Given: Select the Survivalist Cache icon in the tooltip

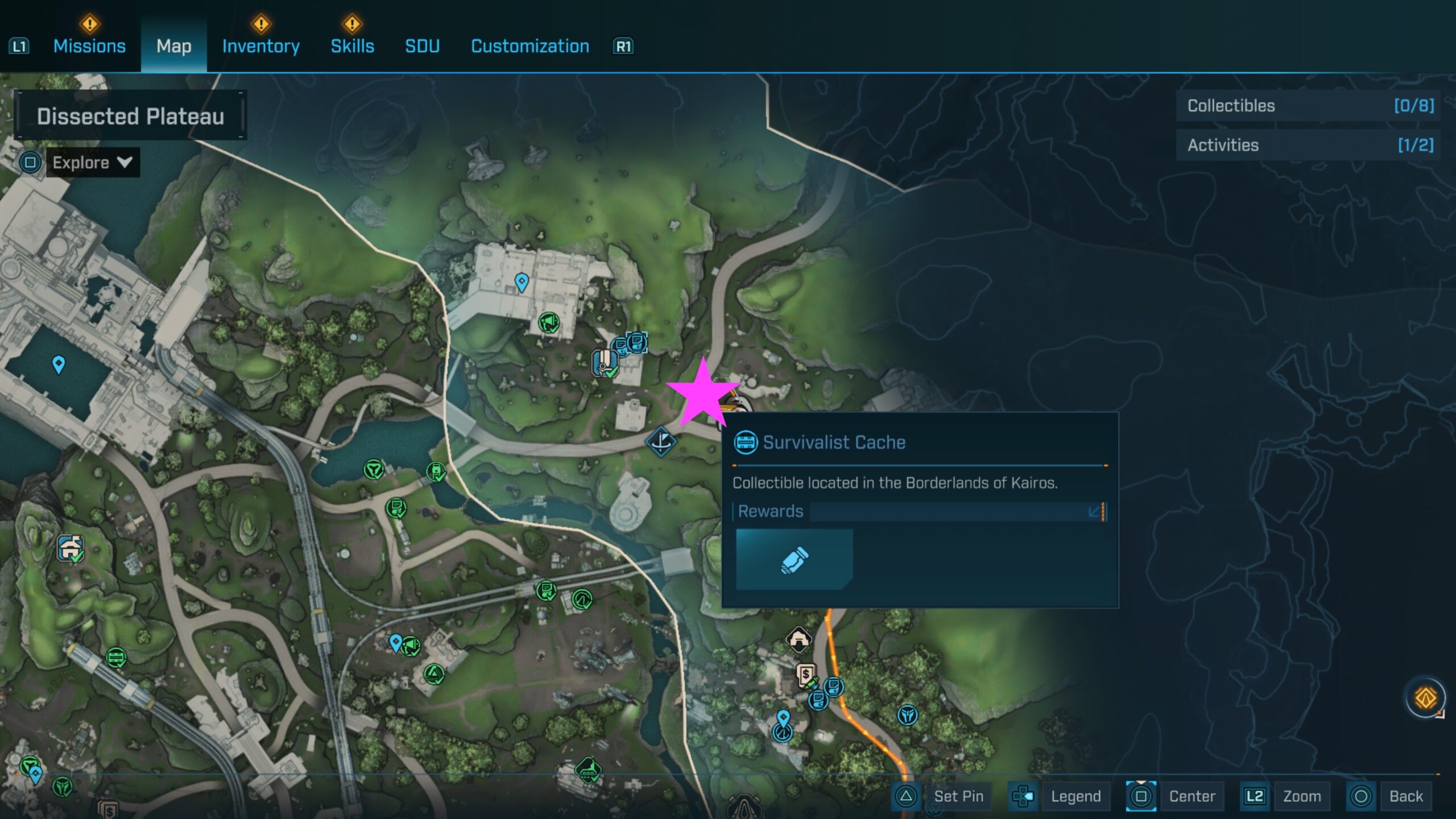Looking at the screenshot, I should coord(747,442).
